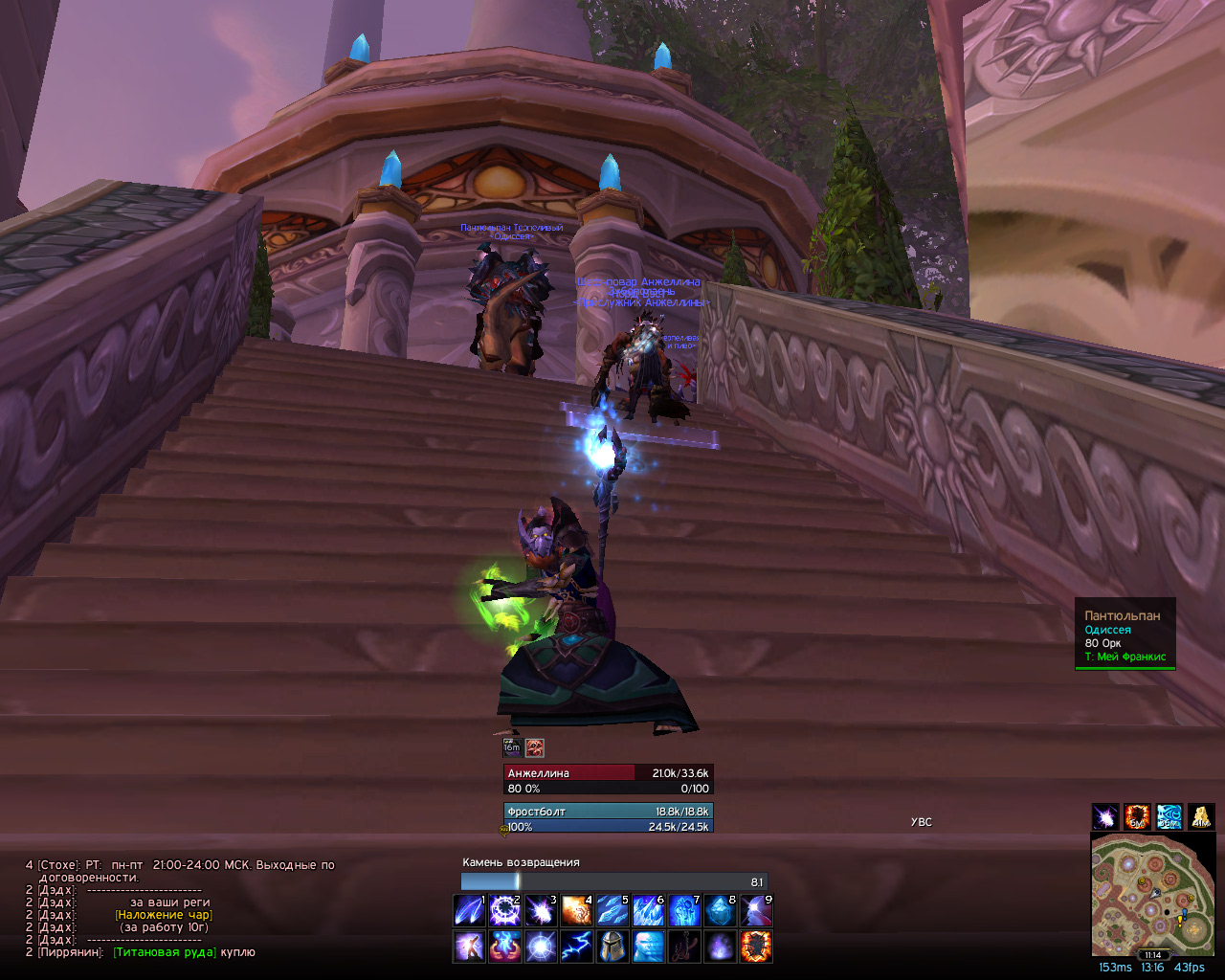Image resolution: width=1225 pixels, height=980 pixels.
Task: Cast the Frostbolt spell in slot 1
Action: coord(469,911)
